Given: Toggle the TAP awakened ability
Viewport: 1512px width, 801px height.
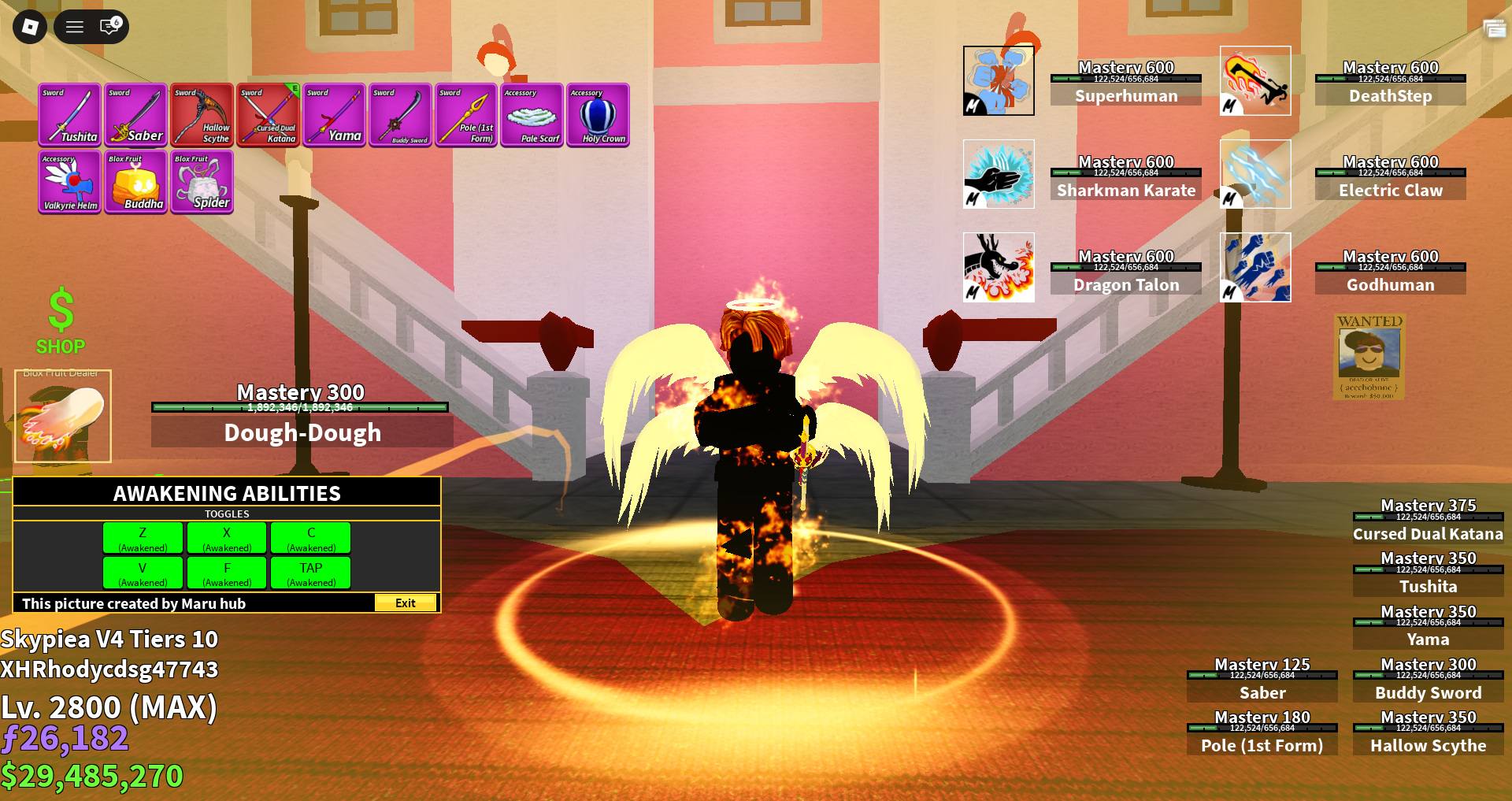Looking at the screenshot, I should (x=309, y=573).
